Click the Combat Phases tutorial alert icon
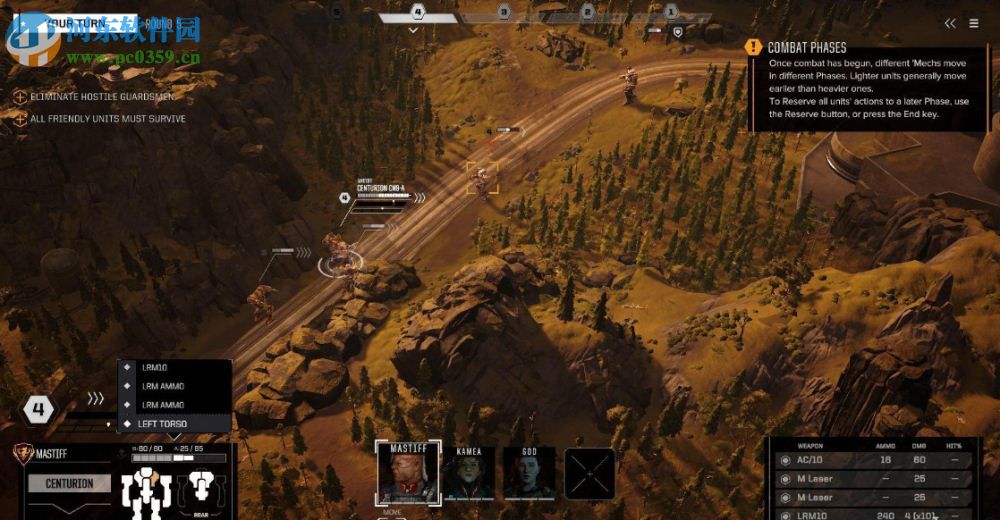 (x=754, y=47)
